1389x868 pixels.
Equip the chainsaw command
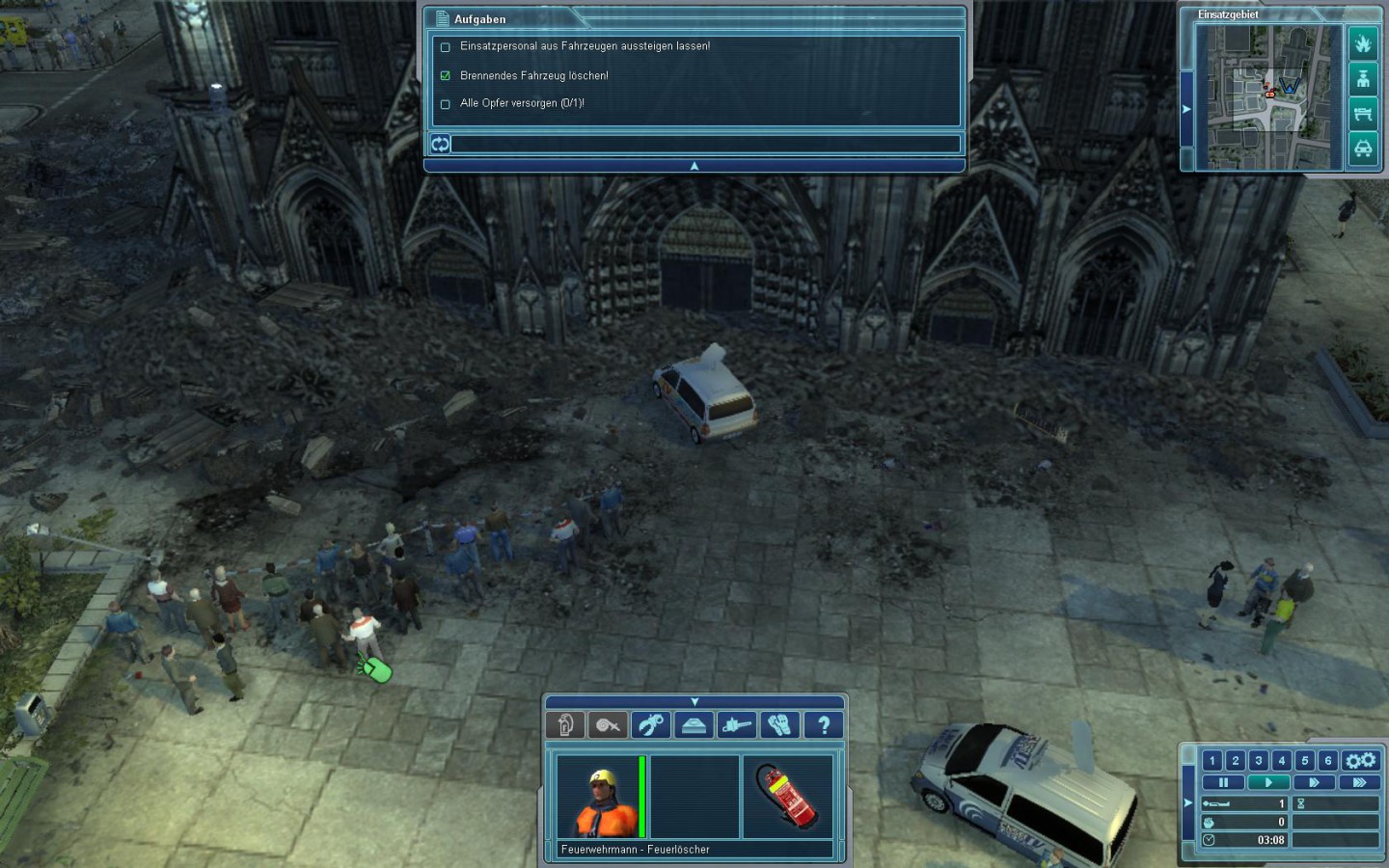(x=737, y=725)
